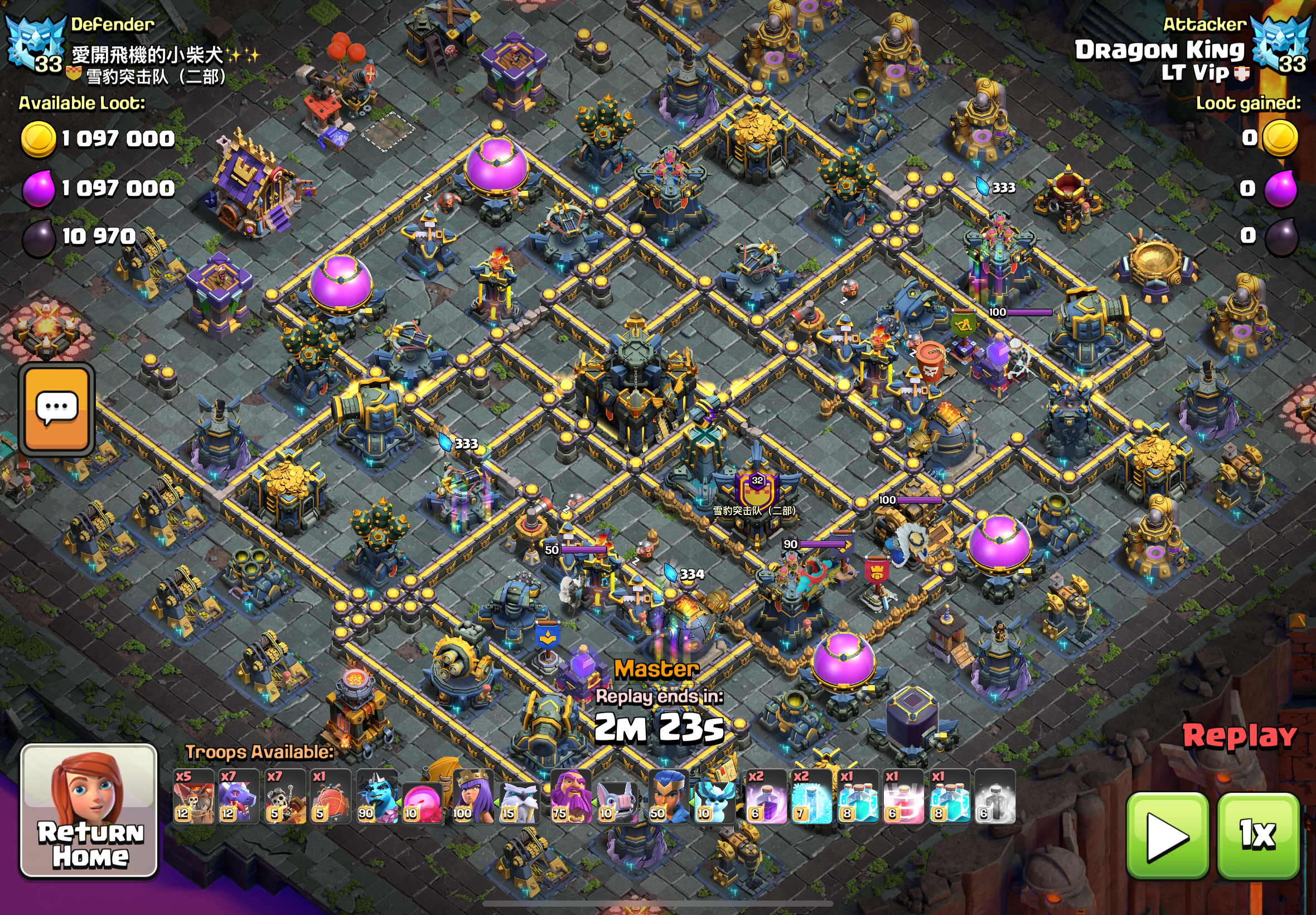Select the Royal Champion hero slot
This screenshot has height=915, width=1316.
(x=668, y=797)
